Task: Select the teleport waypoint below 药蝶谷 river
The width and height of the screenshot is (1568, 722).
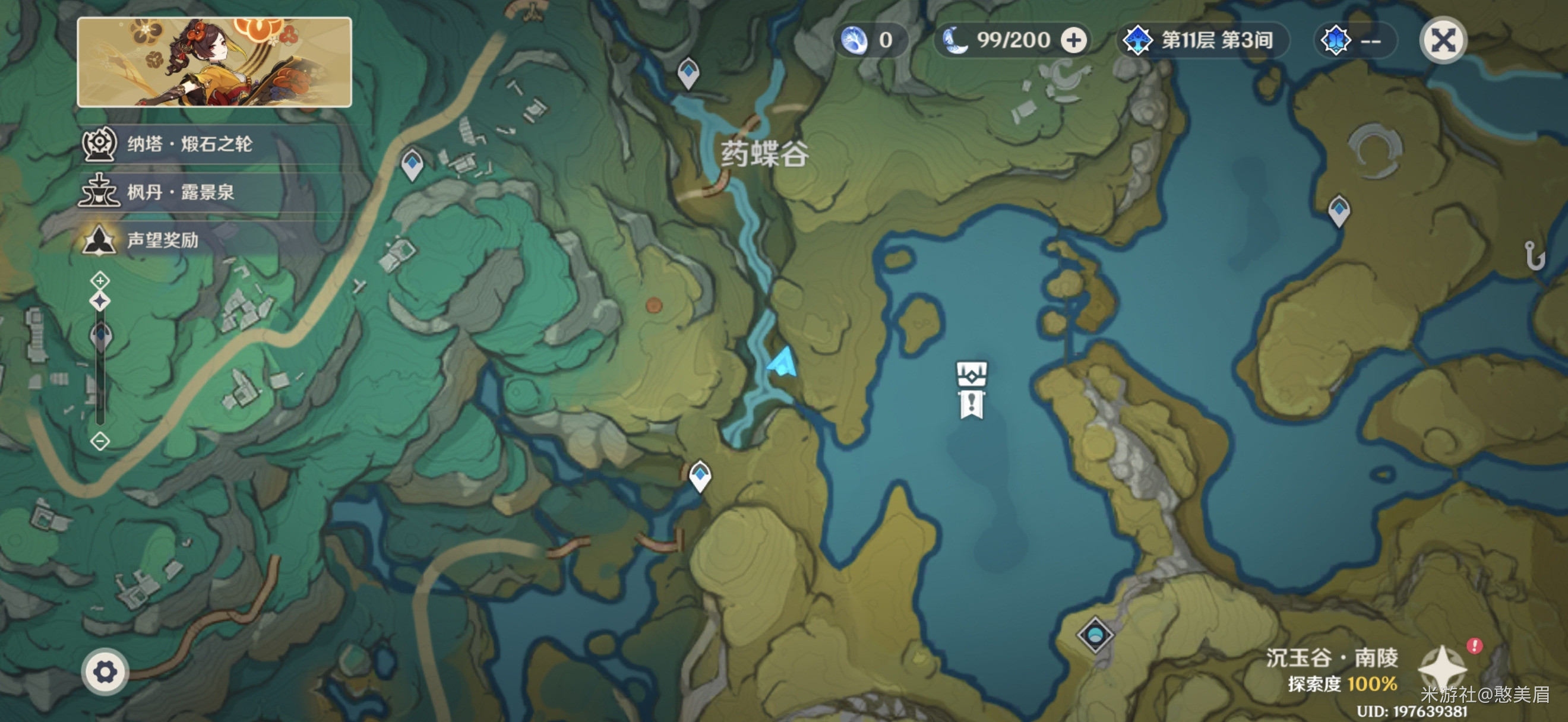Action: [700, 475]
